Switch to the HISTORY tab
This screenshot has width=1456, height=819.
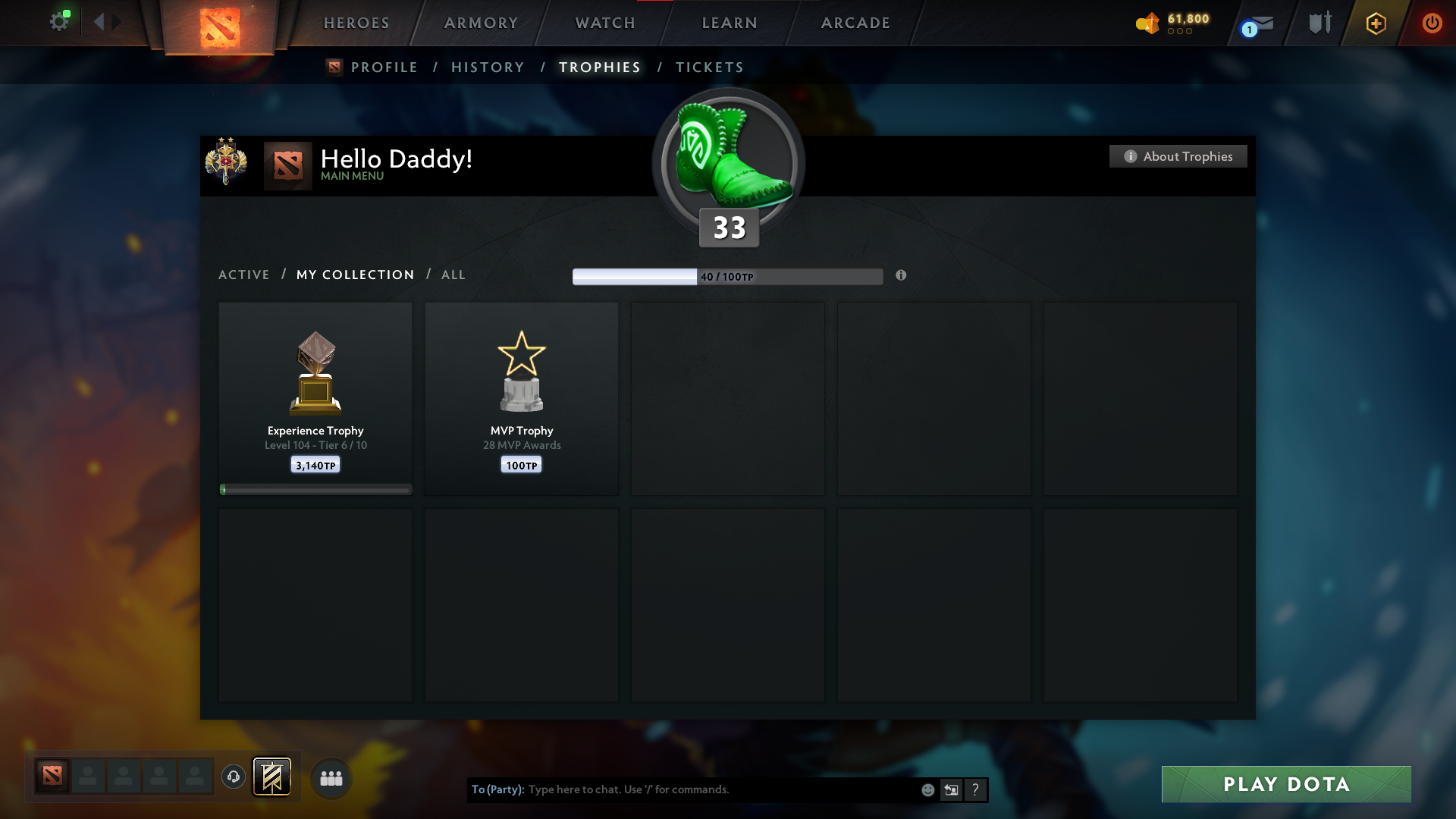tap(488, 67)
